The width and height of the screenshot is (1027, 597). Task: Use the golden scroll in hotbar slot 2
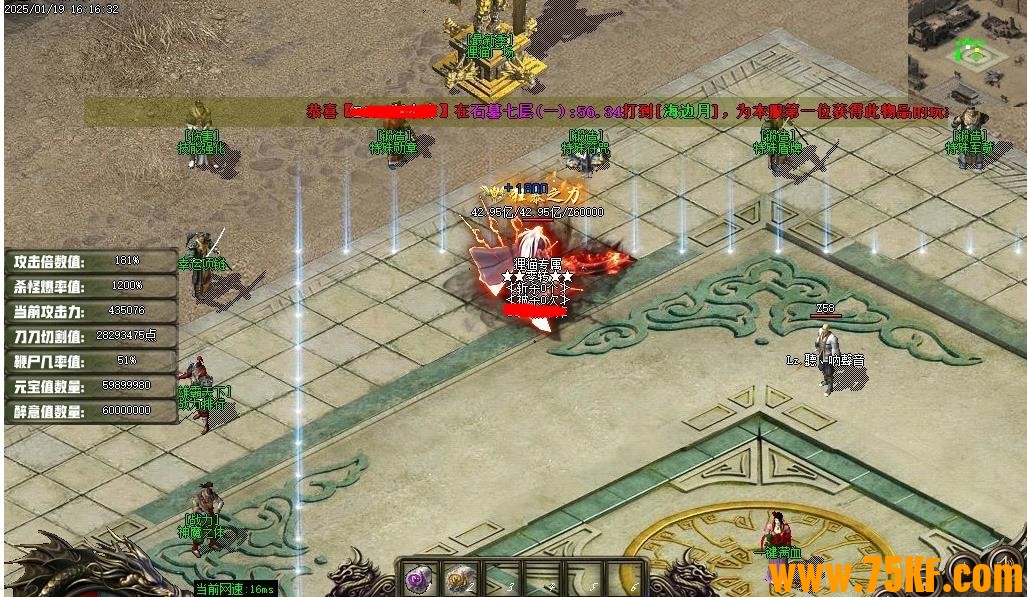tap(460, 578)
